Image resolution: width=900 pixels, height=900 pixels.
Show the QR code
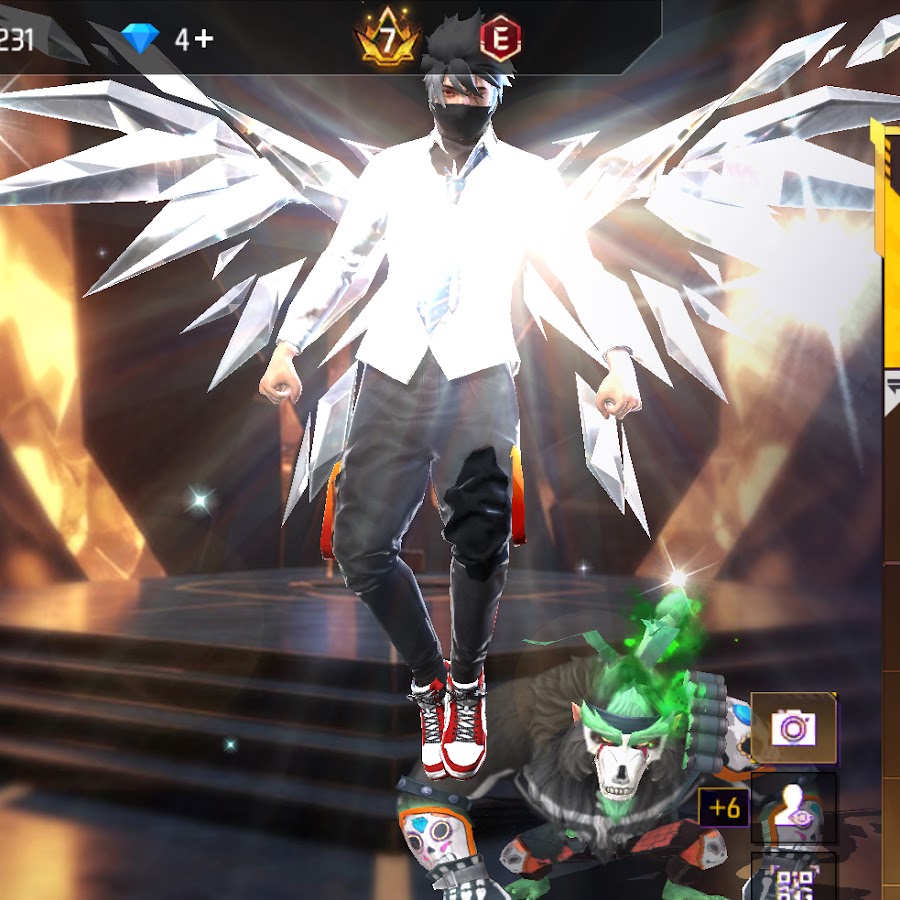click(x=794, y=880)
